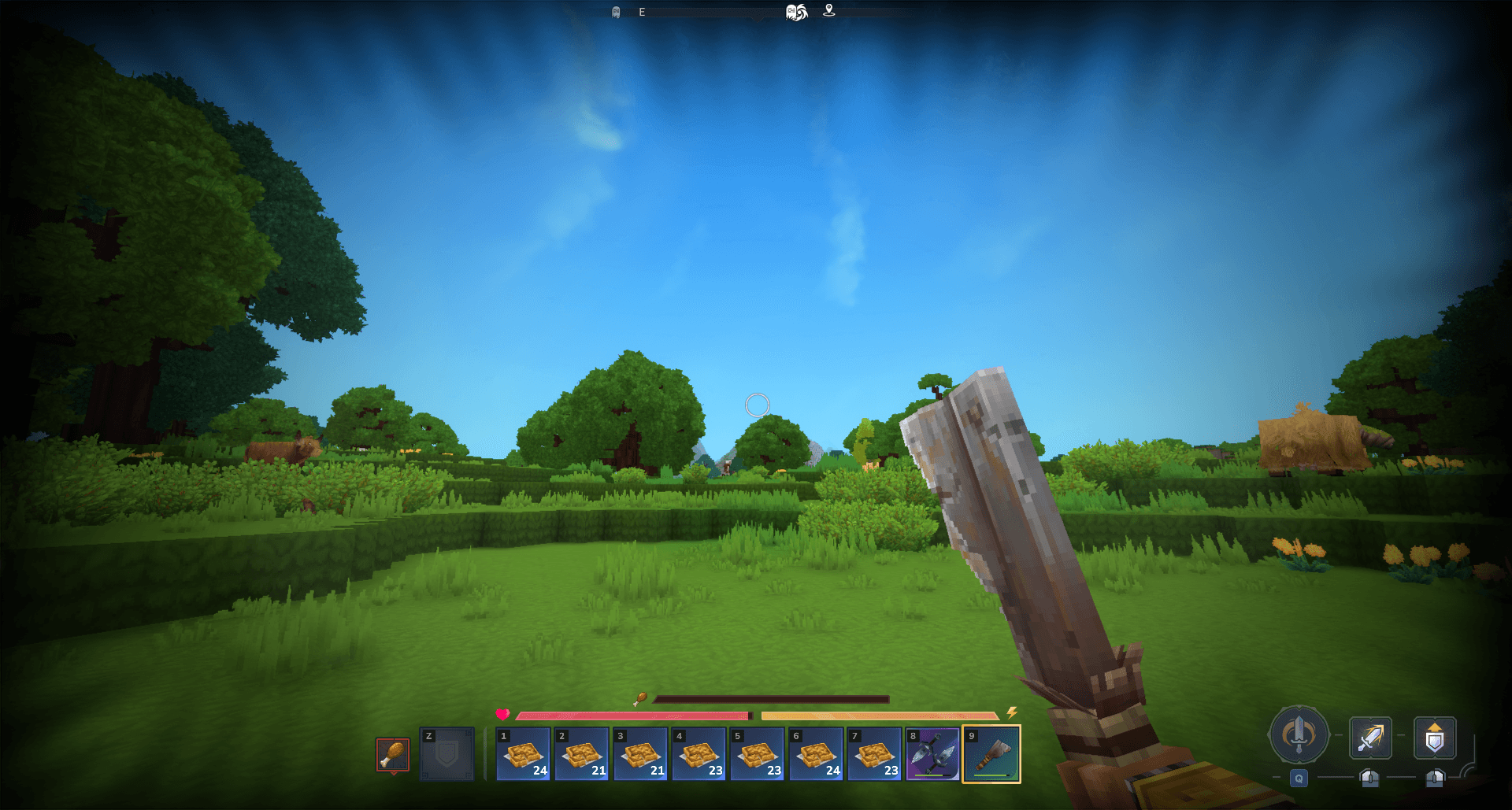Viewport: 1512px width, 810px height.
Task: Click the glowing sword primary attack icon
Action: tap(1370, 738)
